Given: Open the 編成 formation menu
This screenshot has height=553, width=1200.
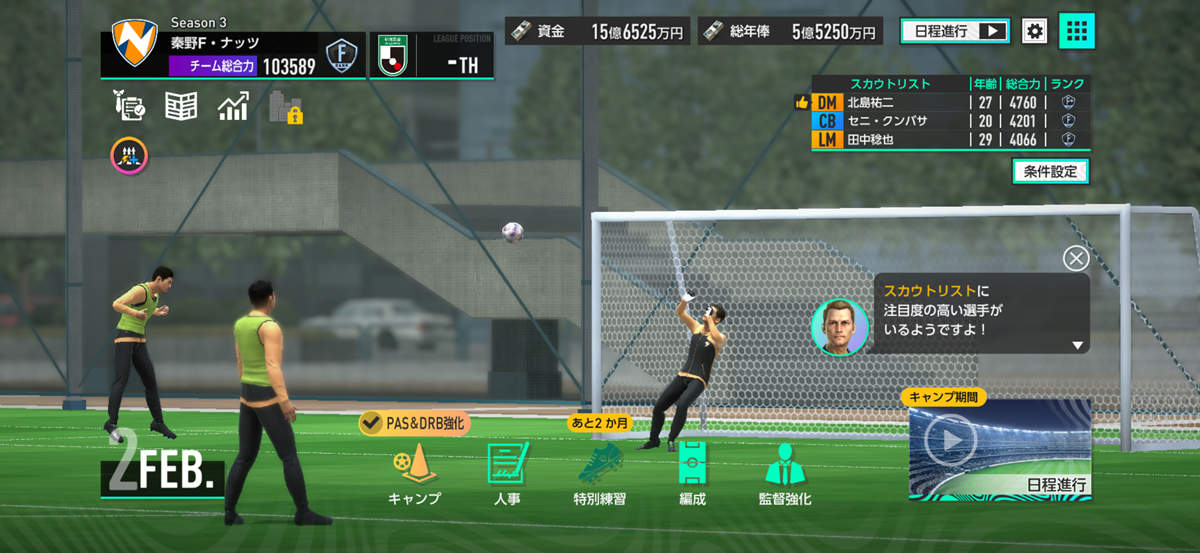Looking at the screenshot, I should [692, 474].
